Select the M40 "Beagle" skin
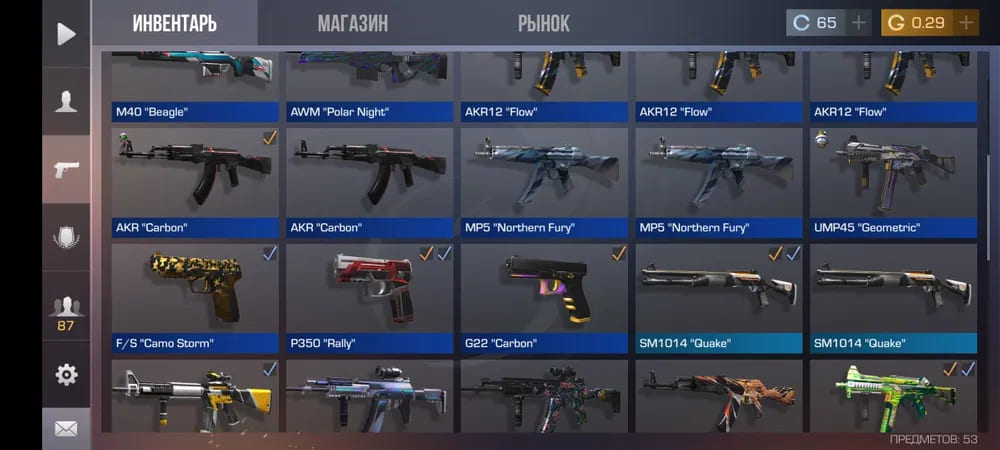1000x450 pixels. 195,88
